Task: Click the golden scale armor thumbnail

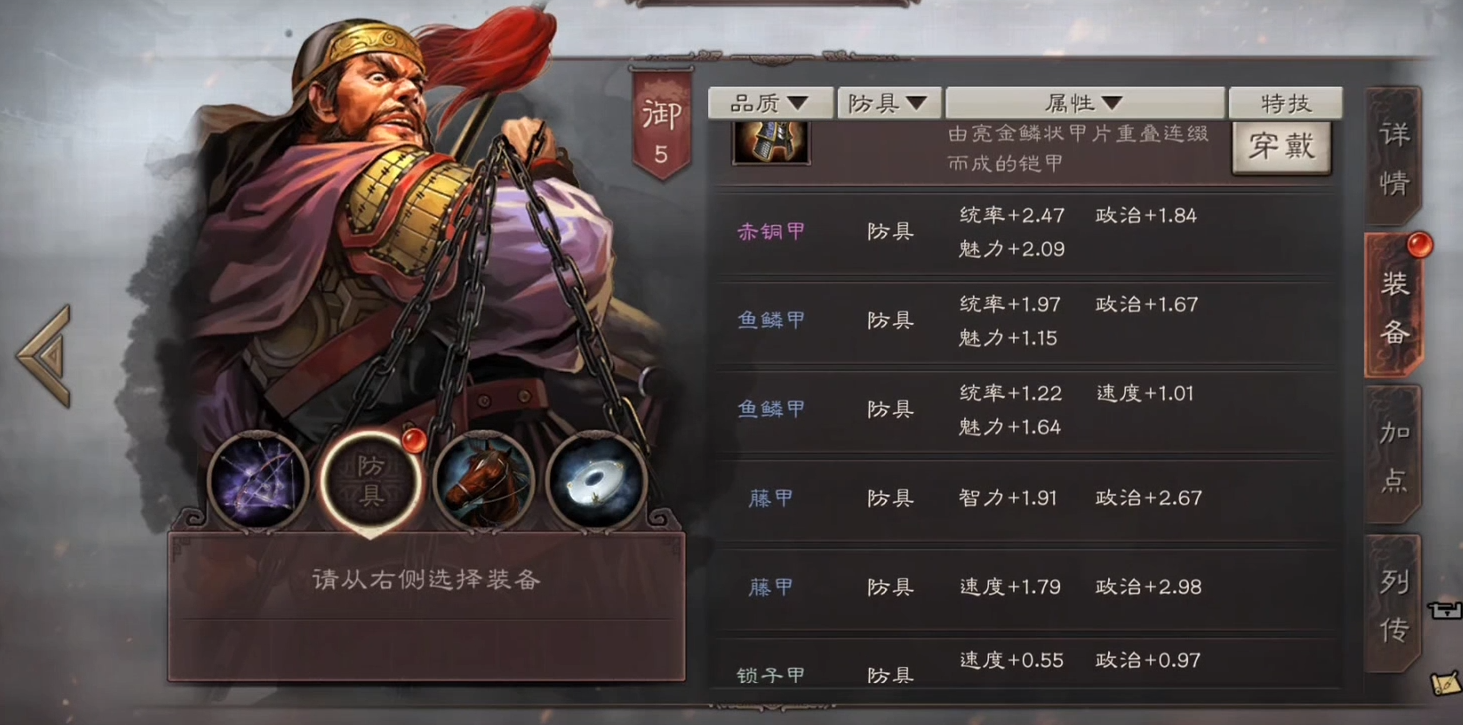Action: (x=771, y=141)
